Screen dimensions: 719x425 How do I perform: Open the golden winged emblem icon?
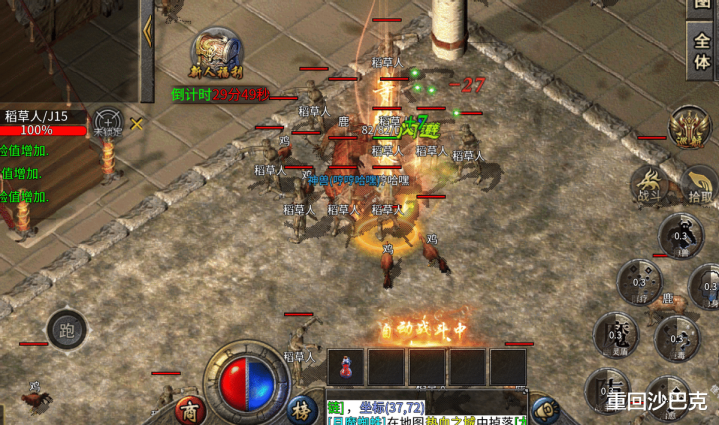tap(690, 125)
